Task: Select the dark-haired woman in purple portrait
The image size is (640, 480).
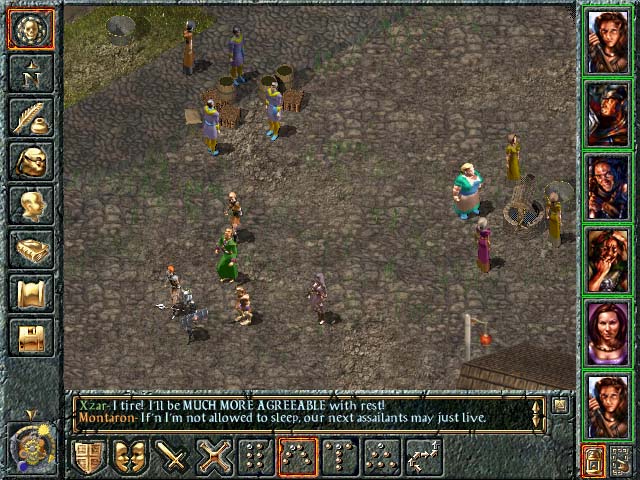Action: [x=608, y=333]
